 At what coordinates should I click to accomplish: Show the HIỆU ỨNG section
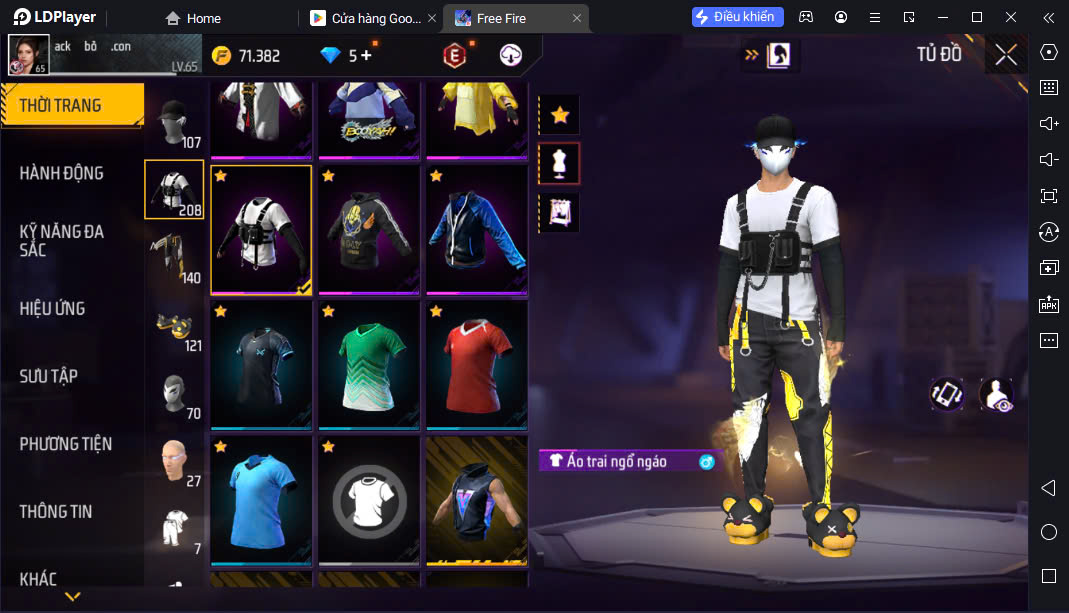click(x=52, y=308)
